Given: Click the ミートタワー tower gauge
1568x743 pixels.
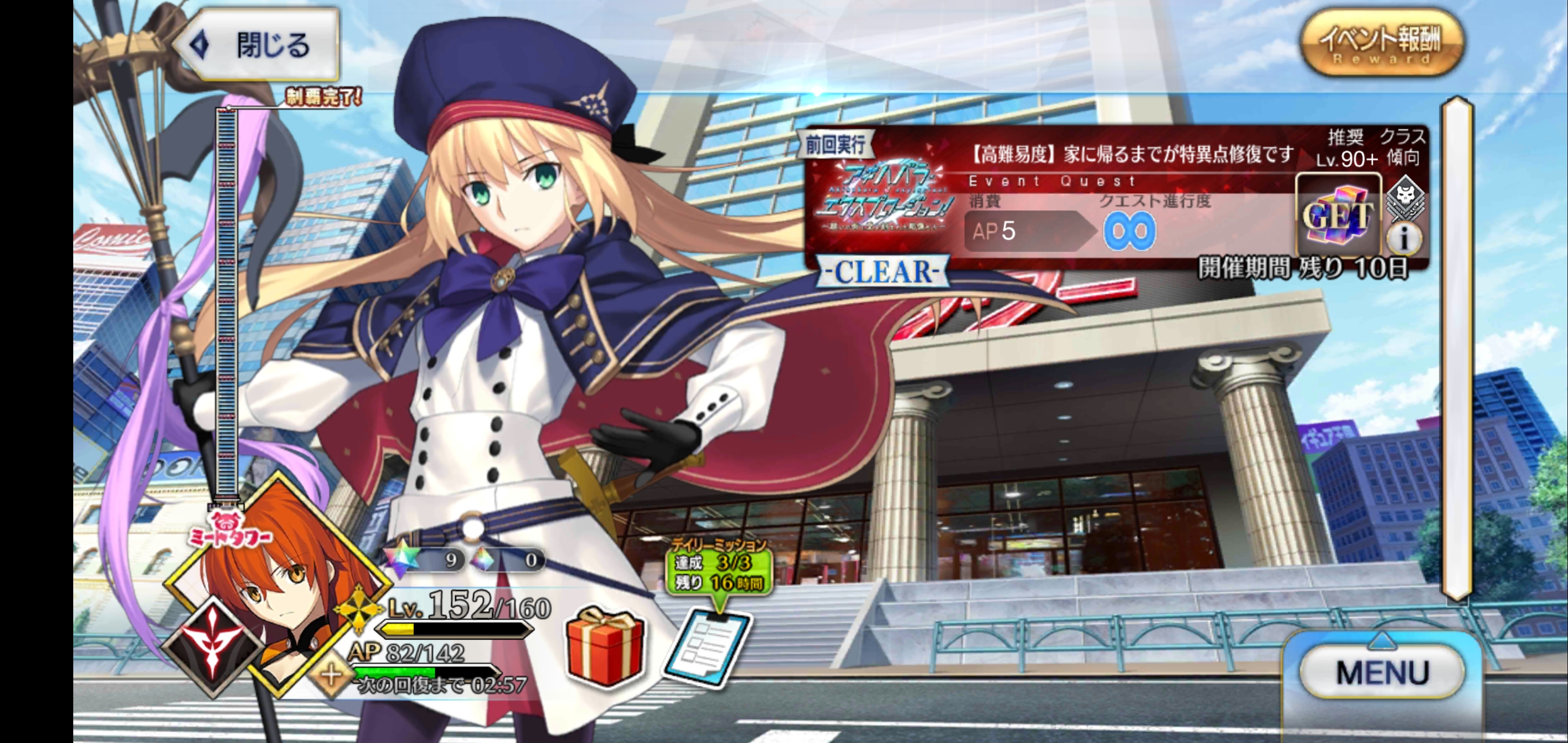Looking at the screenshot, I should pyautogui.click(x=226, y=304).
